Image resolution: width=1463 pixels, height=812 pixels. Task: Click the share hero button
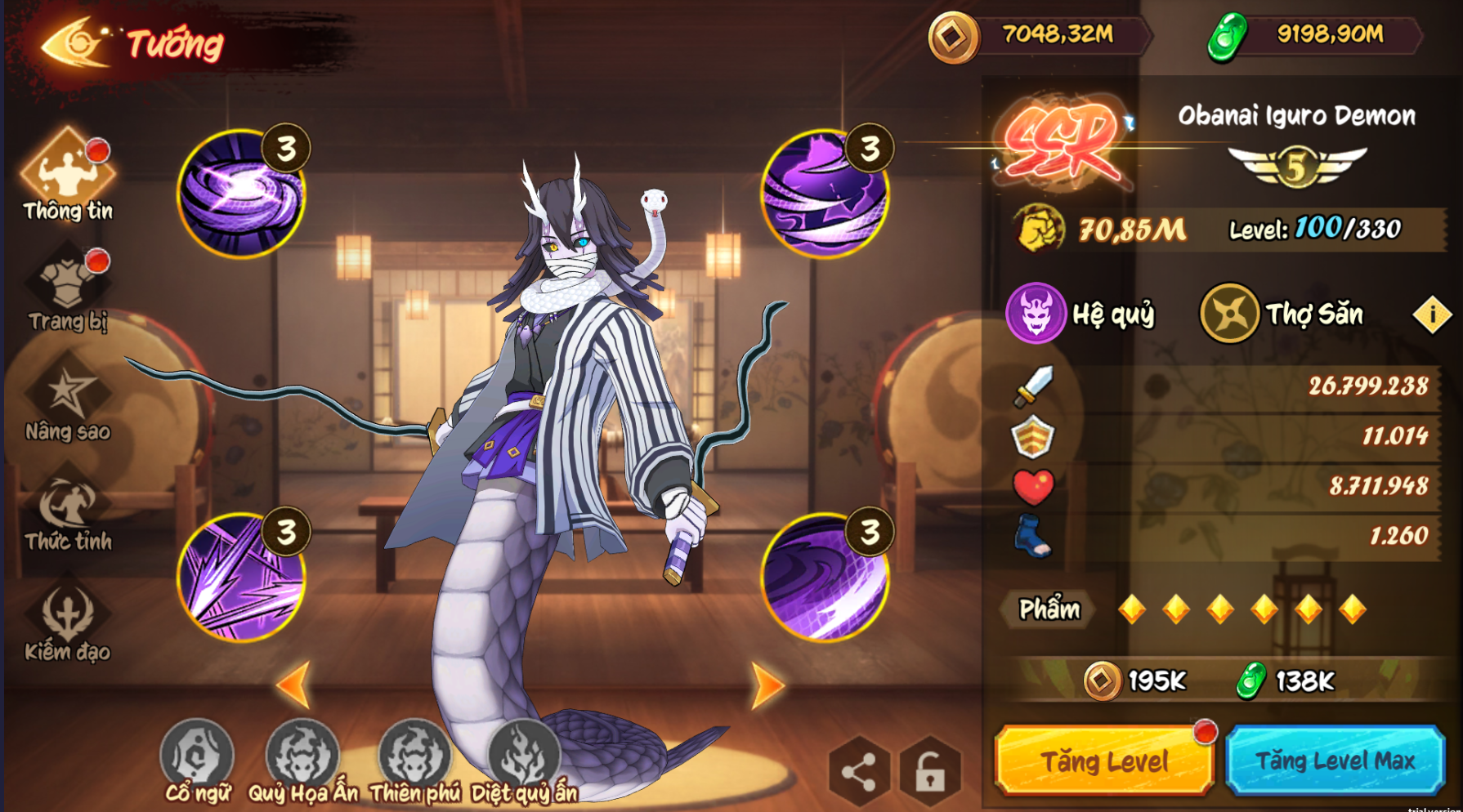[858, 772]
